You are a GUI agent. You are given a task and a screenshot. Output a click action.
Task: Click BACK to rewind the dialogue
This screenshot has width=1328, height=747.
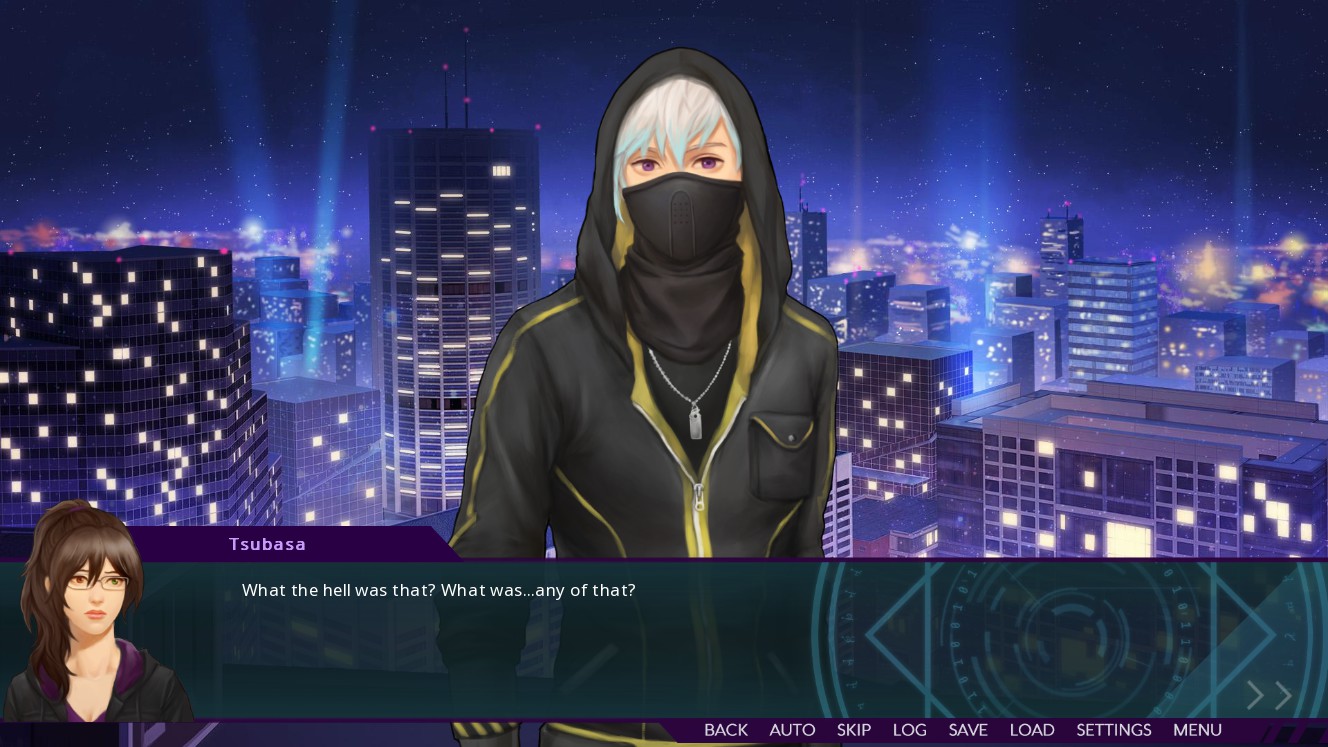pos(725,730)
